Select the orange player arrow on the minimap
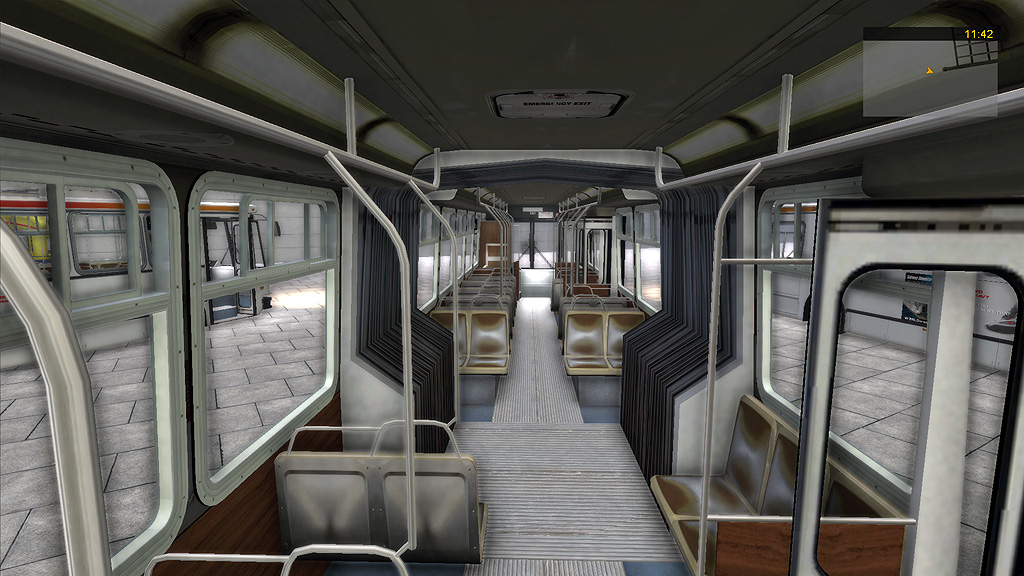The height and width of the screenshot is (576, 1024). point(930,70)
